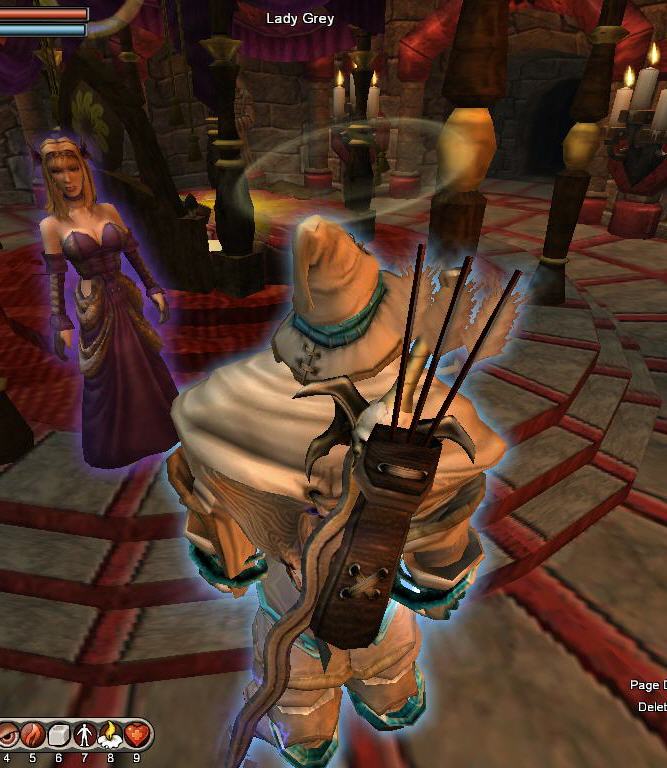Select the white cube ability in slot 6
Viewport: 667px width, 768px height.
click(58, 736)
